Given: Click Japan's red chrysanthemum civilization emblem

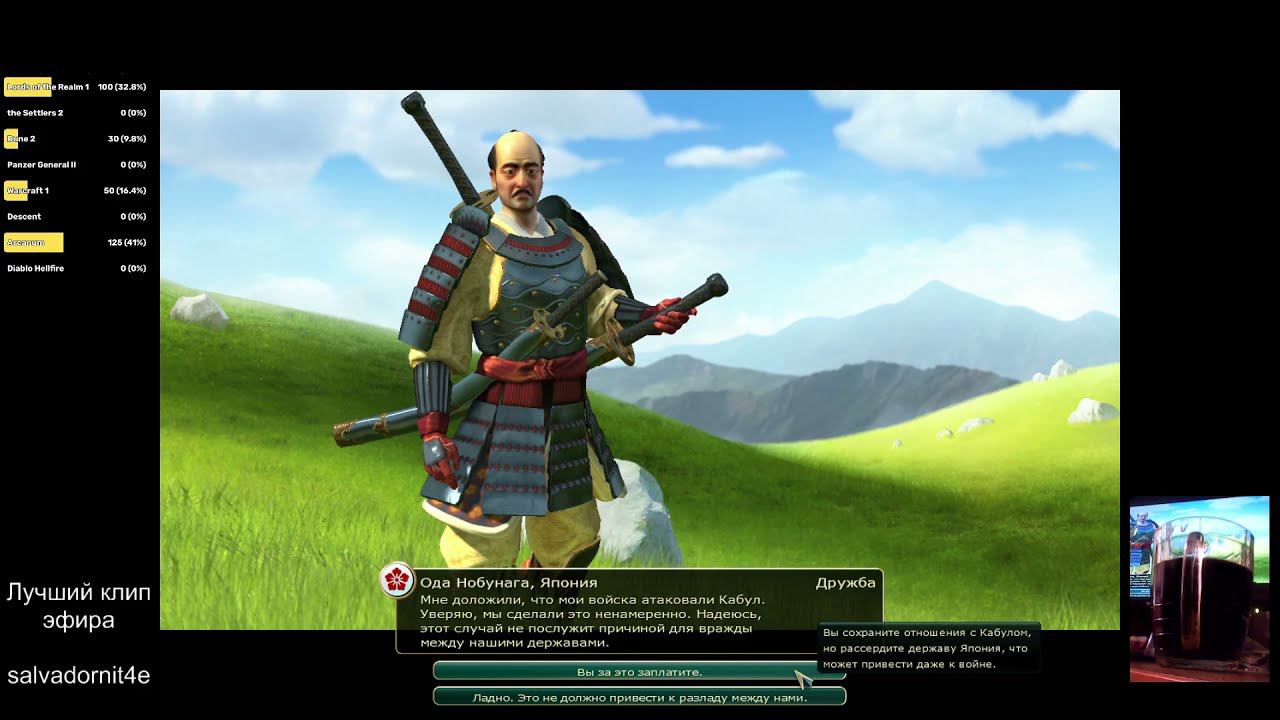Looking at the screenshot, I should [399, 579].
